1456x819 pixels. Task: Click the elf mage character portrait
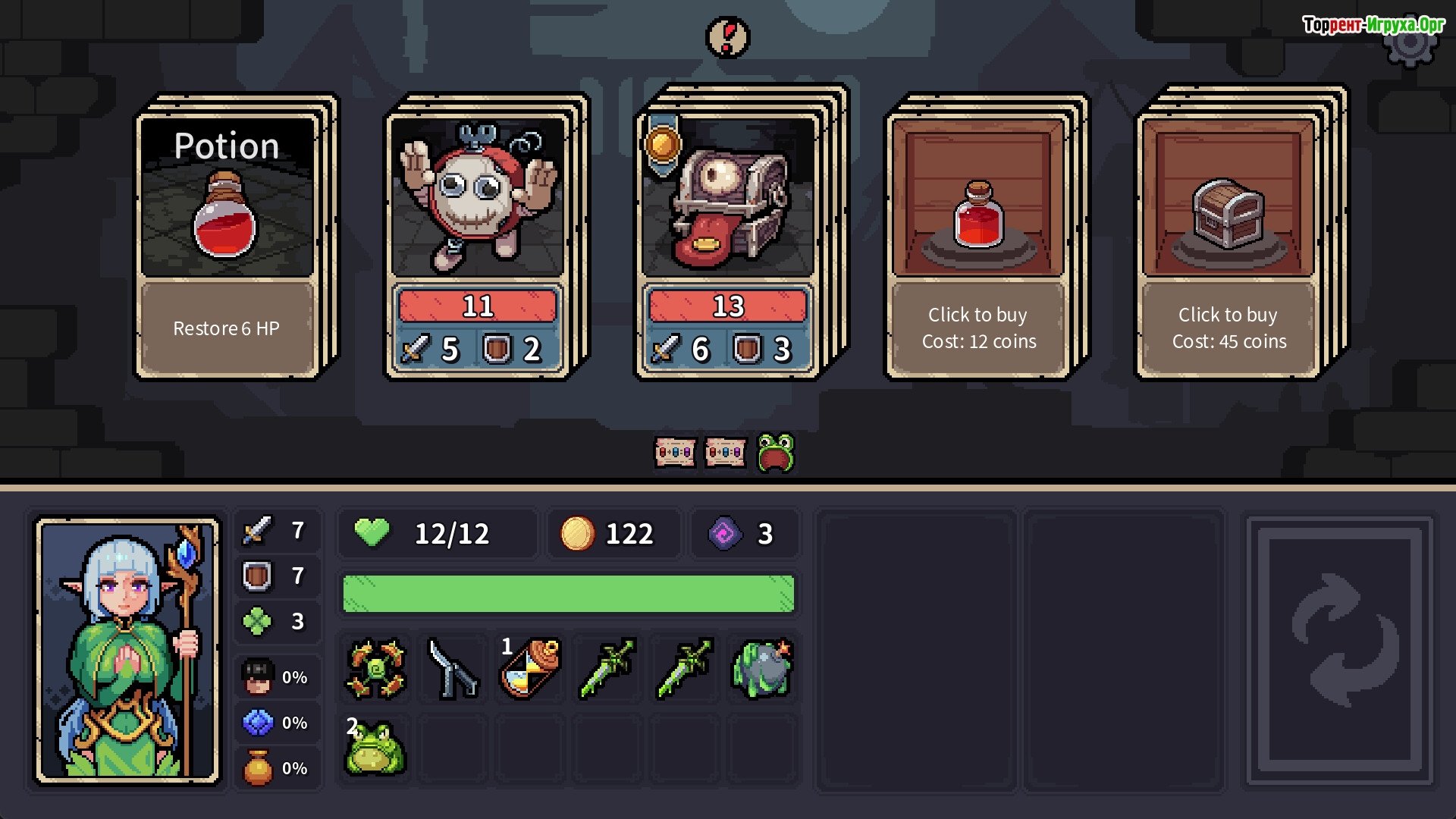(x=128, y=651)
